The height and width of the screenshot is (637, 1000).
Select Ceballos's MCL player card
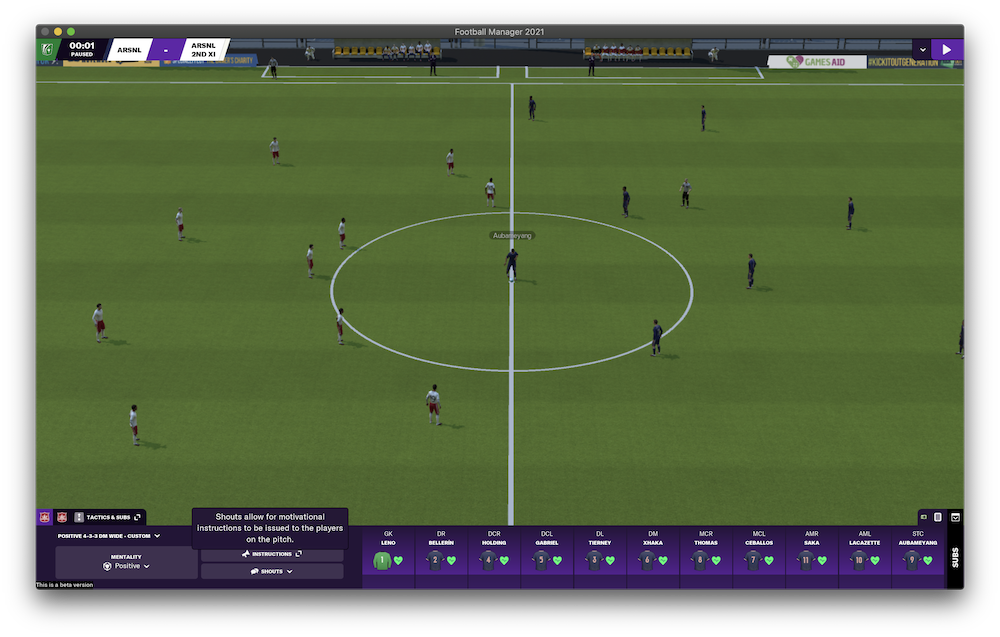pyautogui.click(x=759, y=553)
